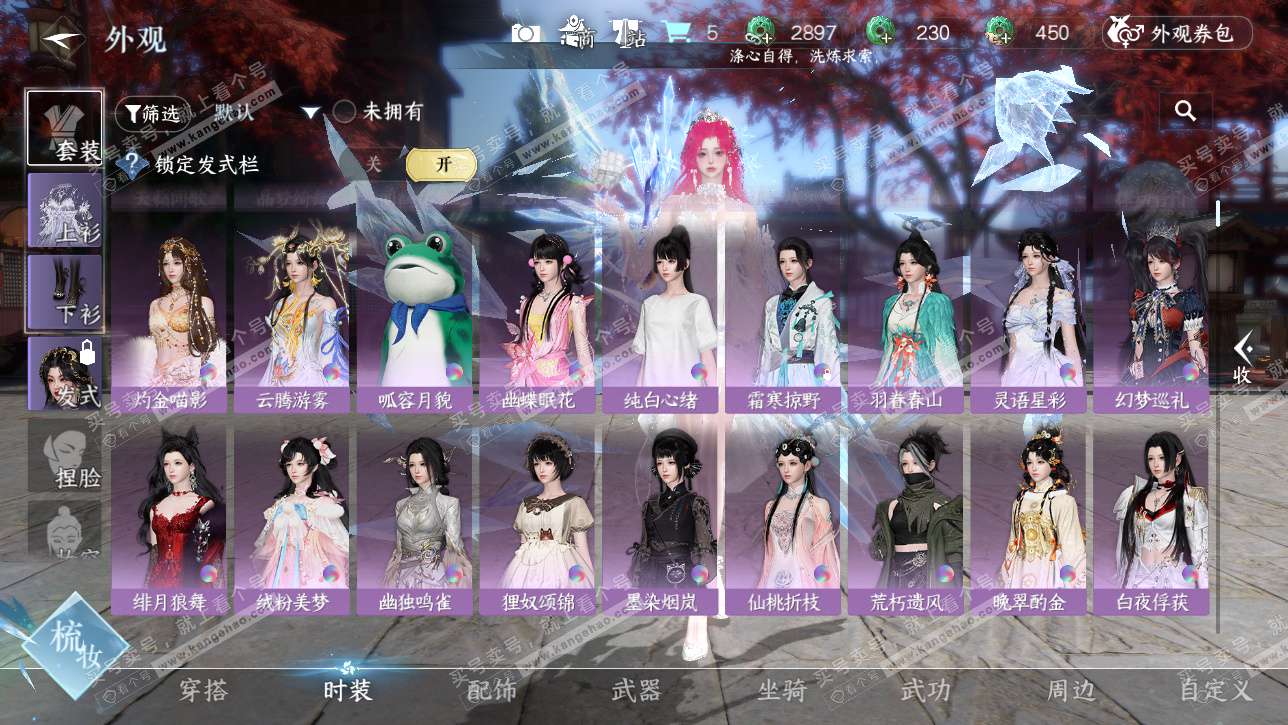Open the 坐骑 mounts tab
The width and height of the screenshot is (1288, 725).
click(781, 690)
